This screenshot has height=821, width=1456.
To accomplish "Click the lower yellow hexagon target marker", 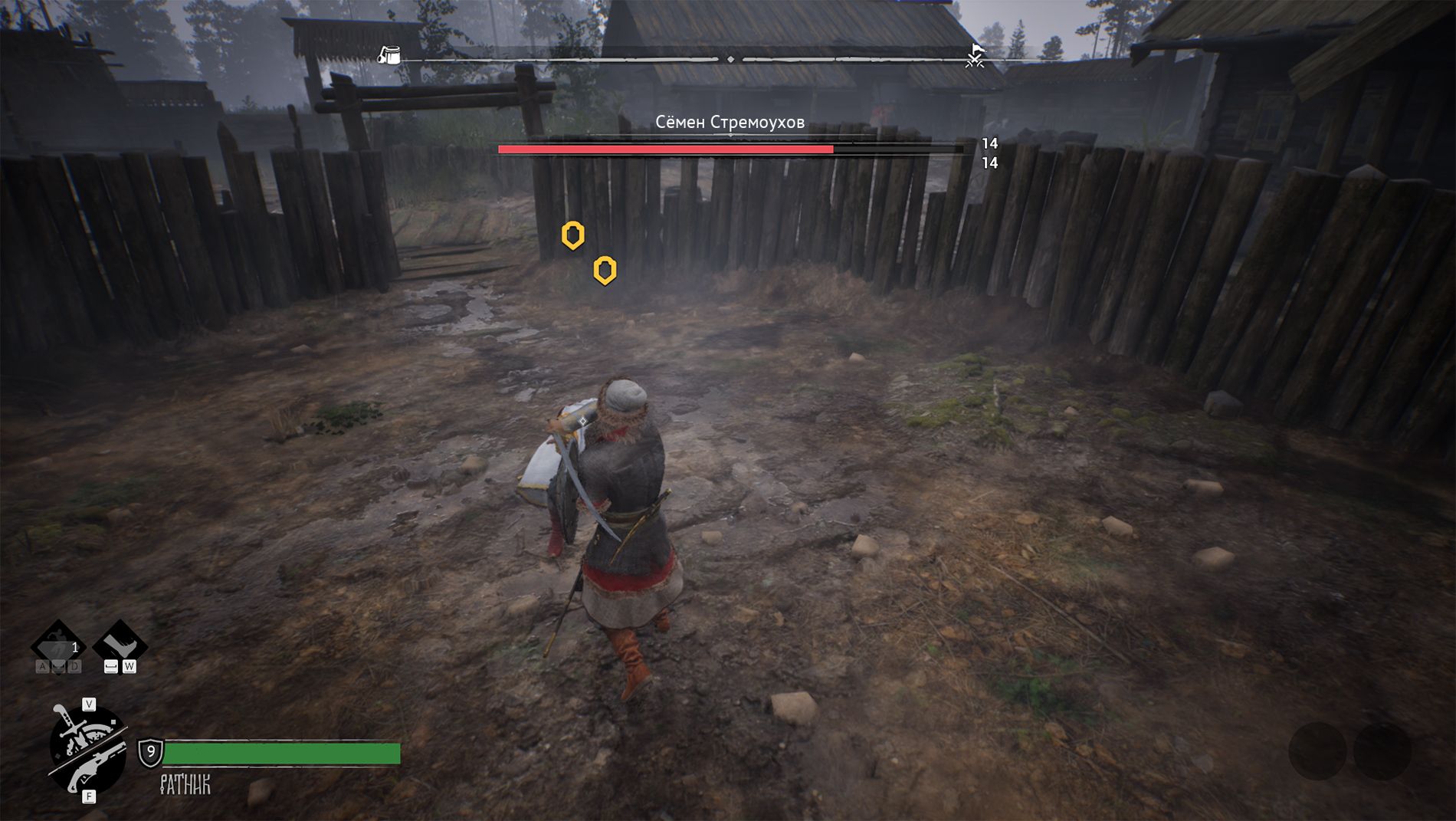I will 605,270.
